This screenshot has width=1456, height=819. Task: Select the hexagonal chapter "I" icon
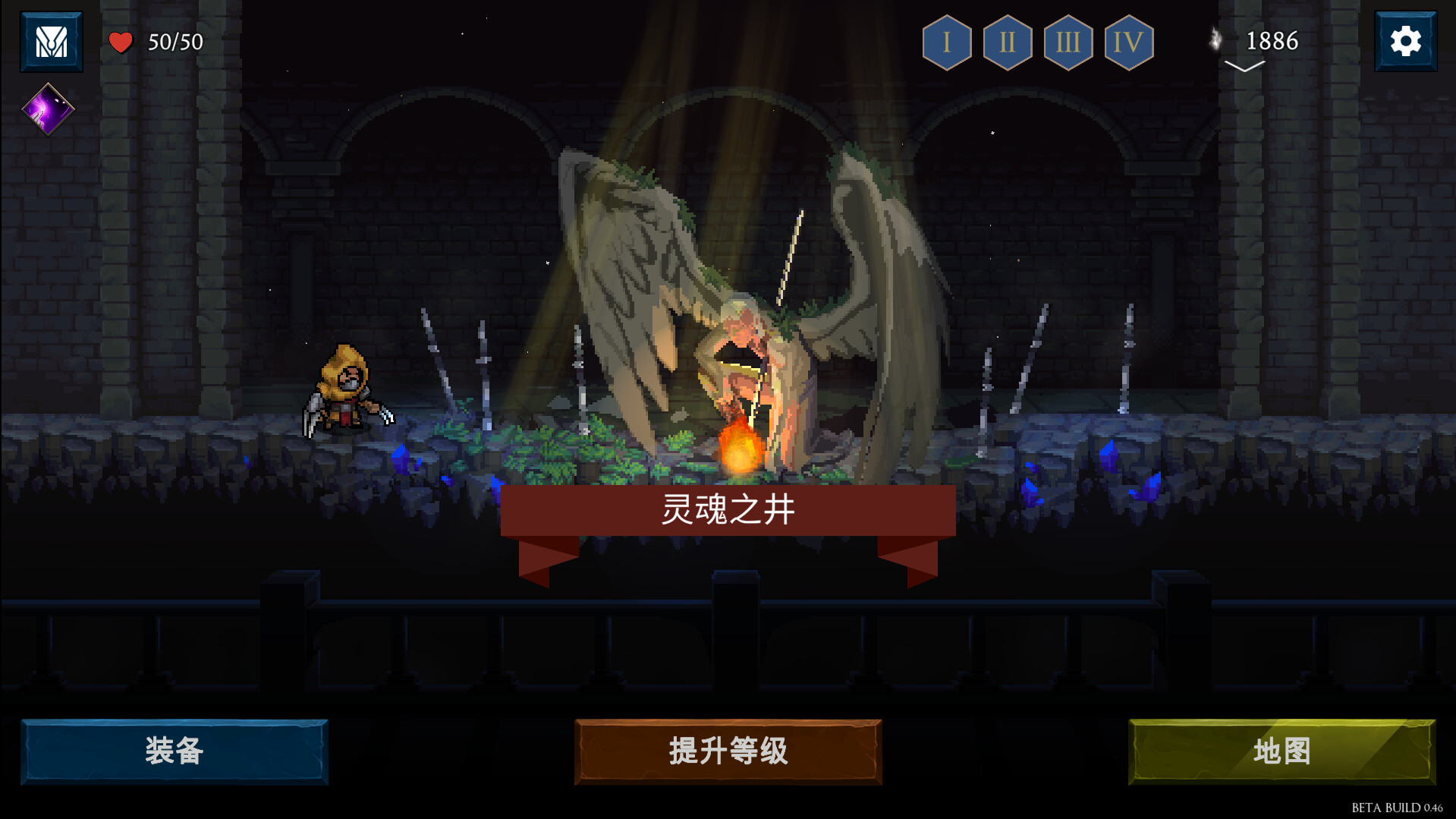[945, 43]
